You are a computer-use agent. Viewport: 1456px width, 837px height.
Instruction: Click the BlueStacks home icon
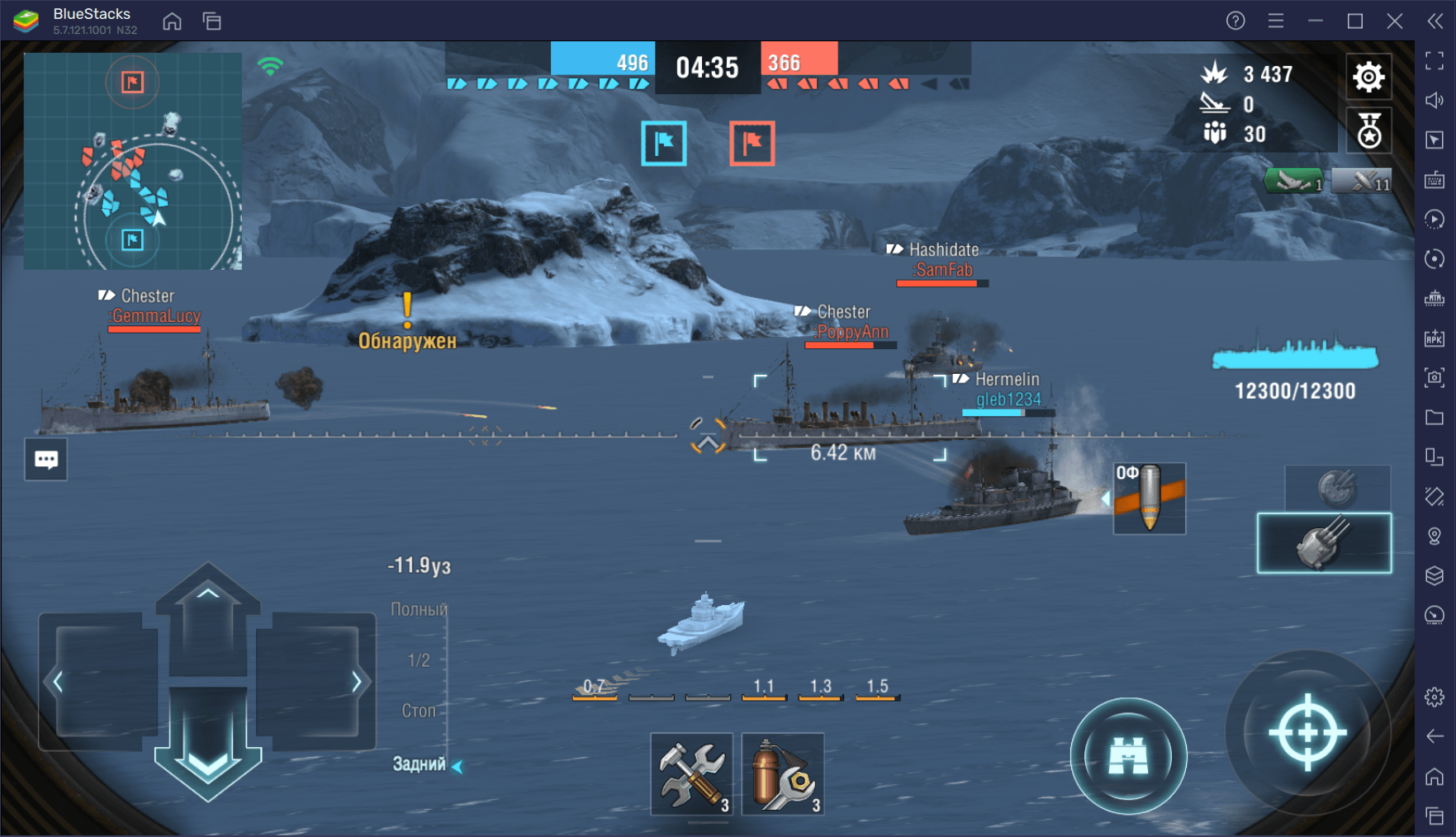[172, 21]
